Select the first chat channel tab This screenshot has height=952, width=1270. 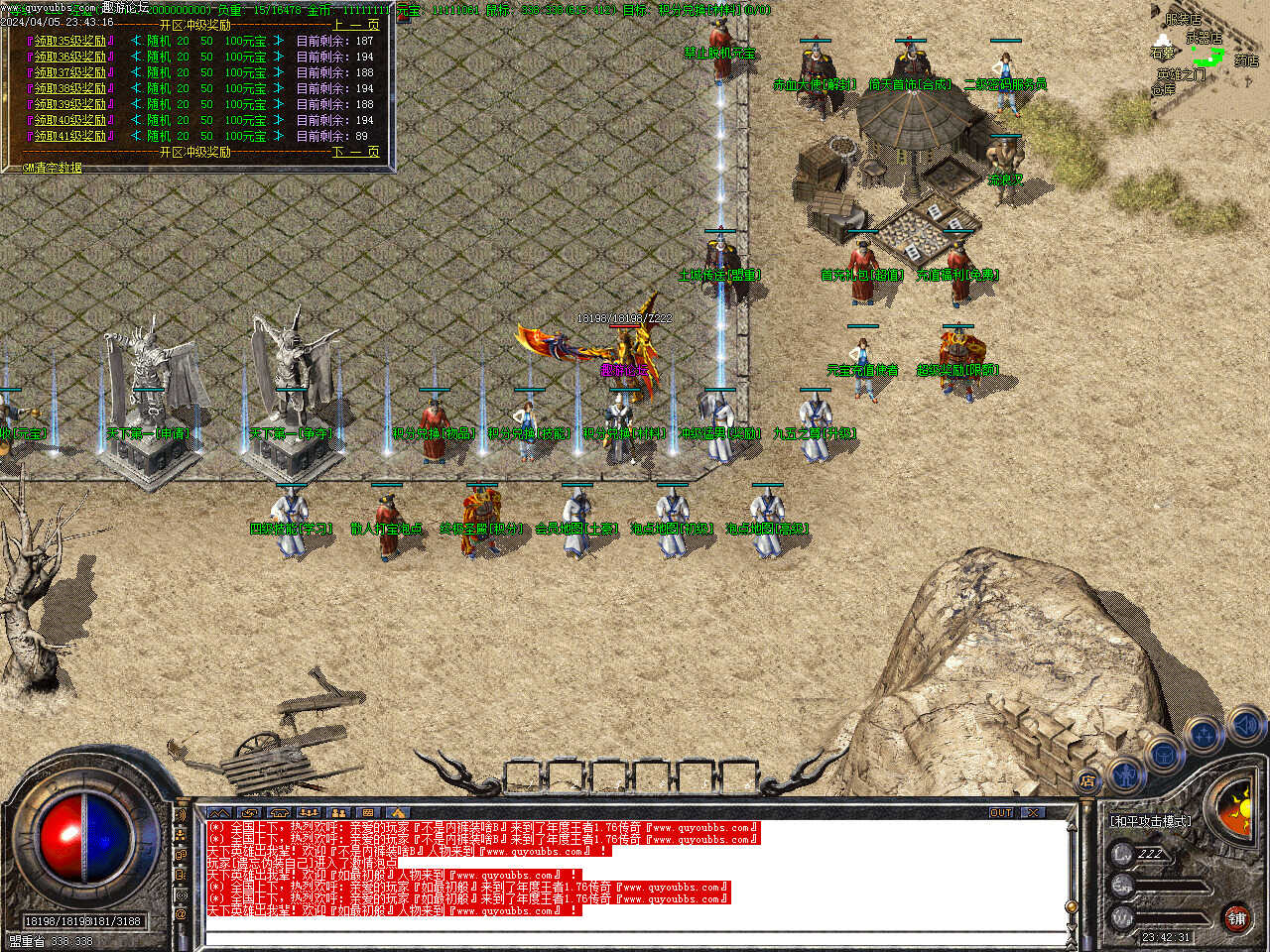[219, 813]
